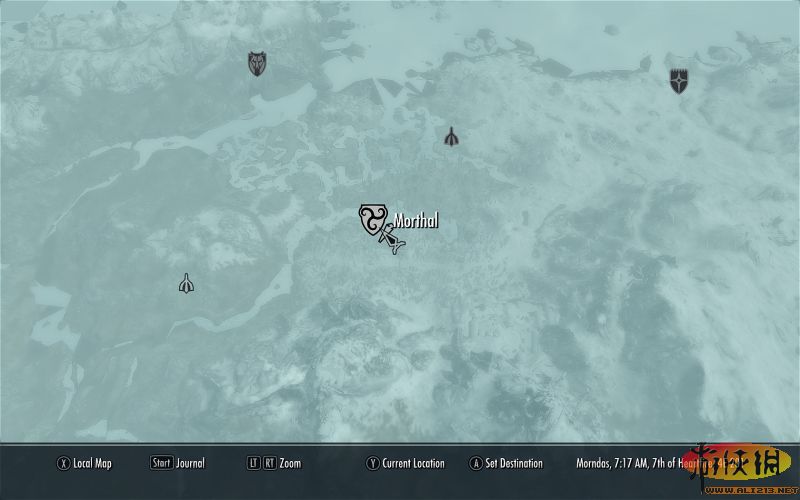Image resolution: width=800 pixels, height=500 pixels.
Task: Click the player arrow marker by Morthal
Action: [x=391, y=240]
